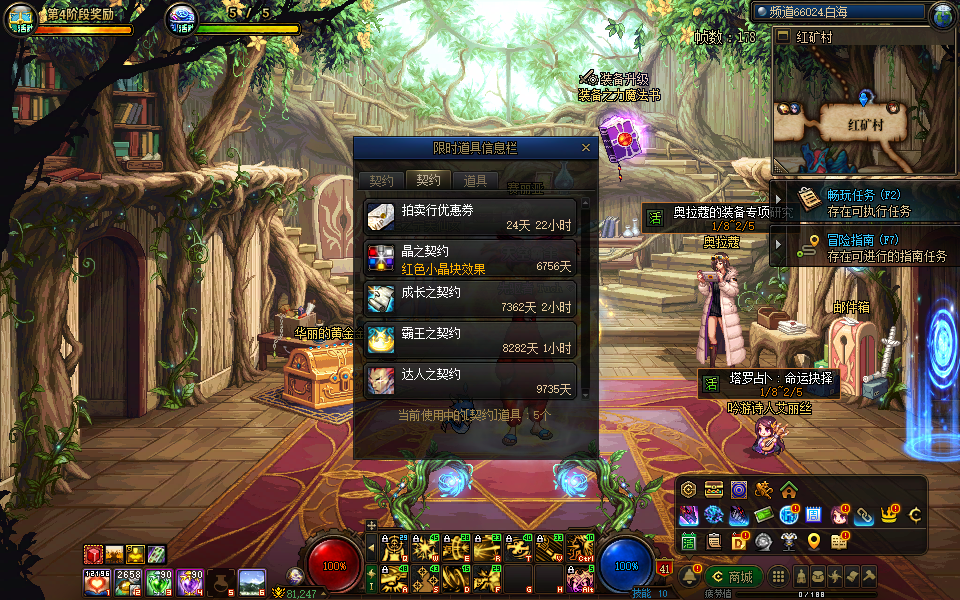
Task: Select the 霸王之契约 crown entry
Action: click(x=471, y=340)
